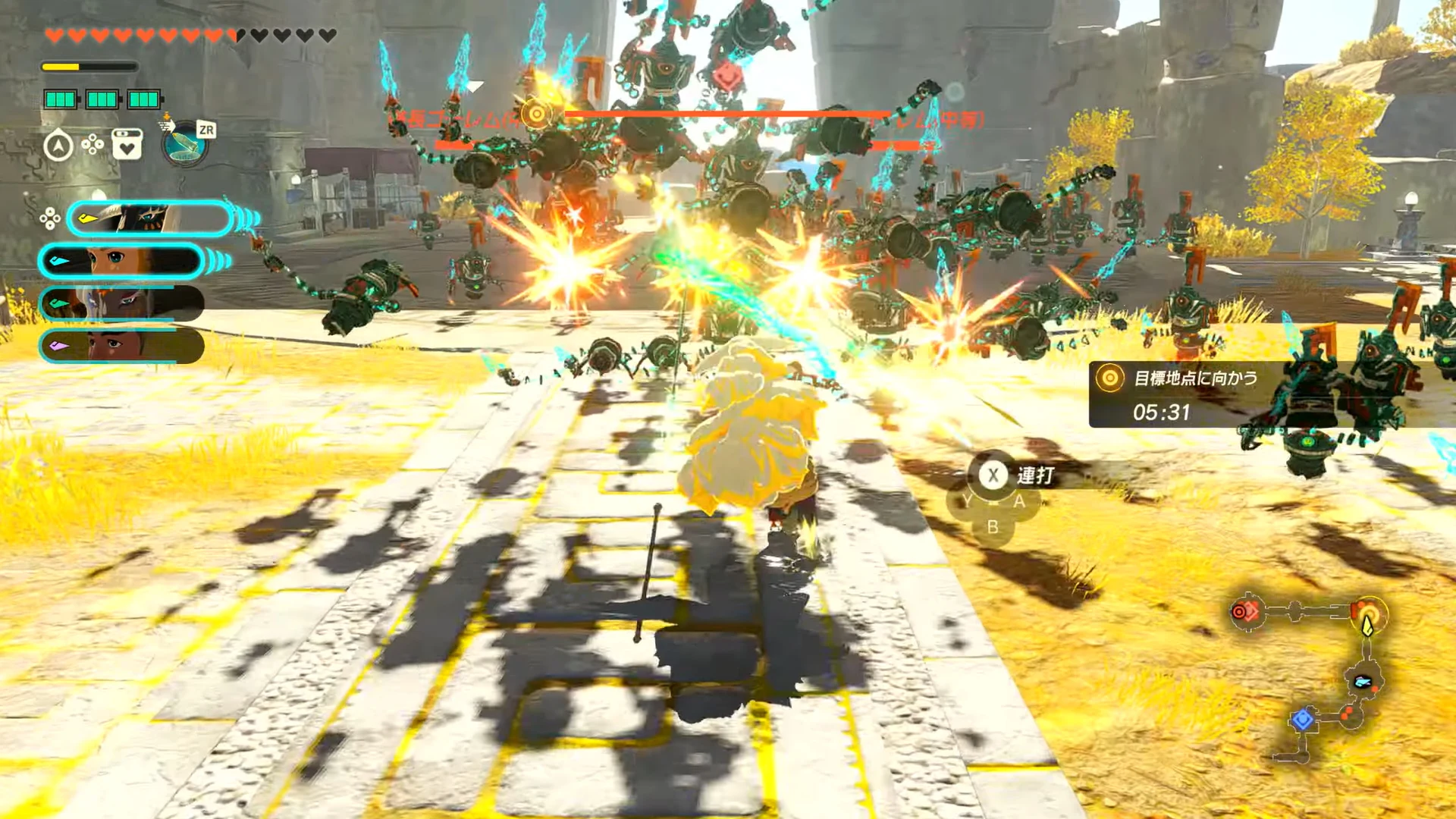Screen dimensions: 1456x819
Task: Activate the Zonai rocket device icon
Action: point(184,143)
